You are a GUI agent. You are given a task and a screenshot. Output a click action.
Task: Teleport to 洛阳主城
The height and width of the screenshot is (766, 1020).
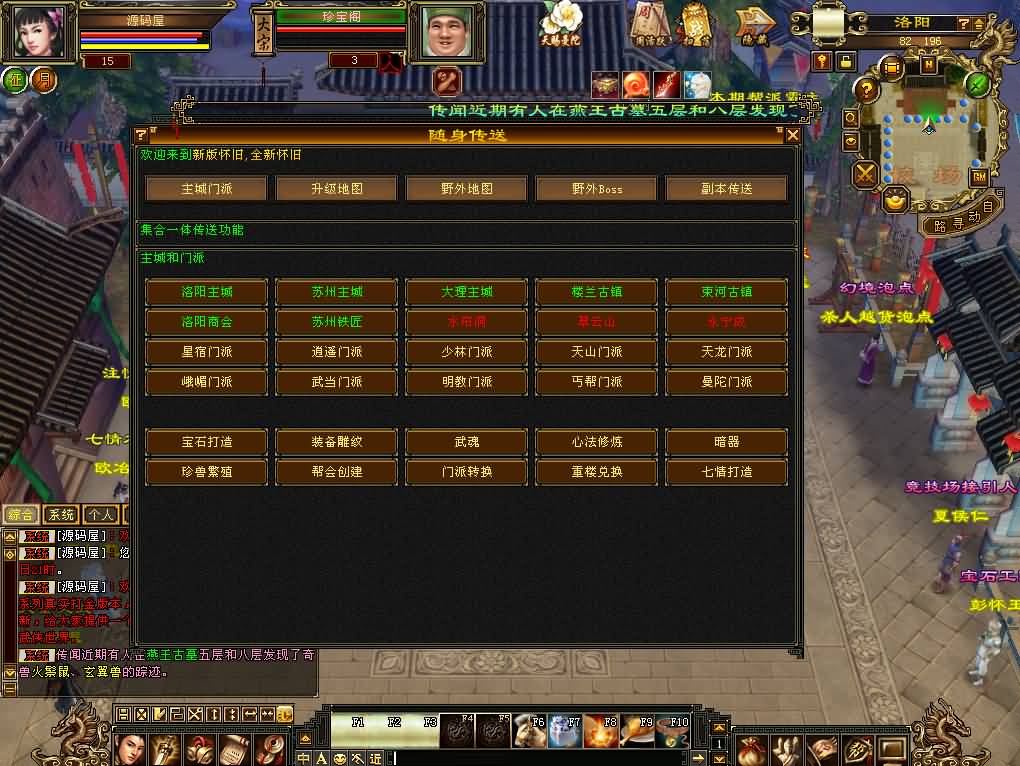[206, 292]
